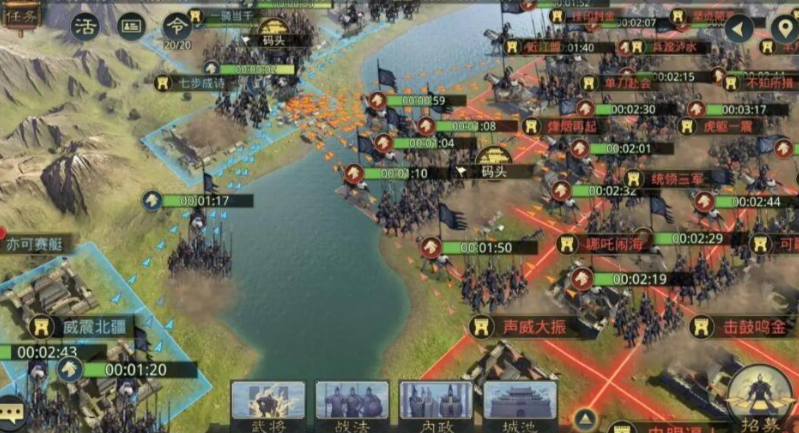Open the map location pin icon
The image size is (799, 433).
point(784,27)
